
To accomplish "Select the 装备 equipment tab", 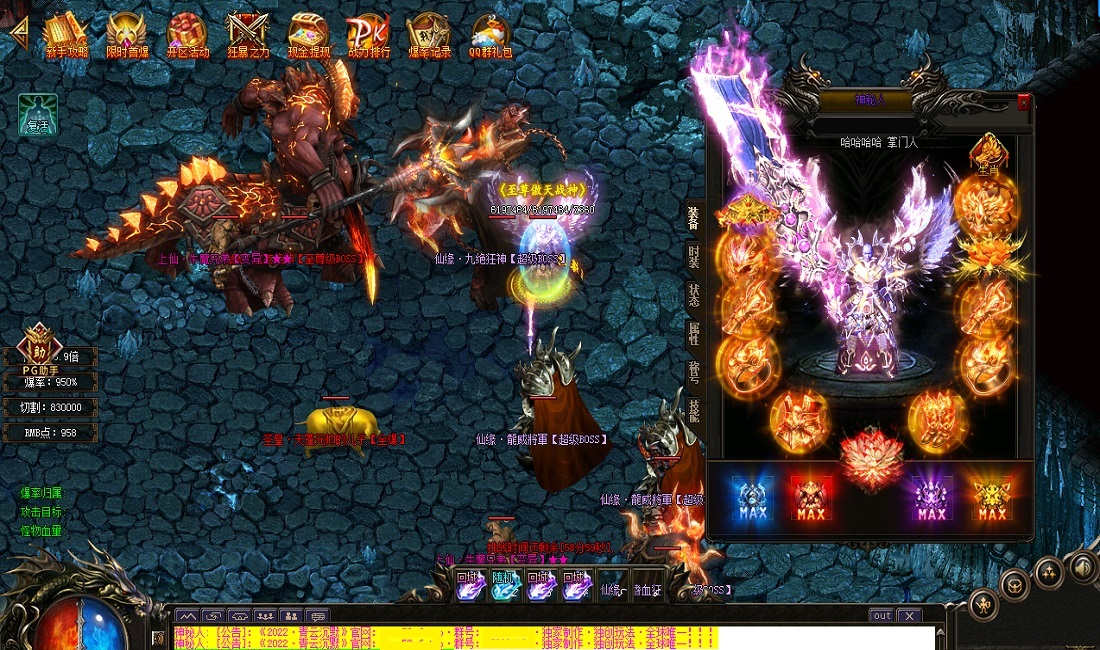I will click(693, 217).
